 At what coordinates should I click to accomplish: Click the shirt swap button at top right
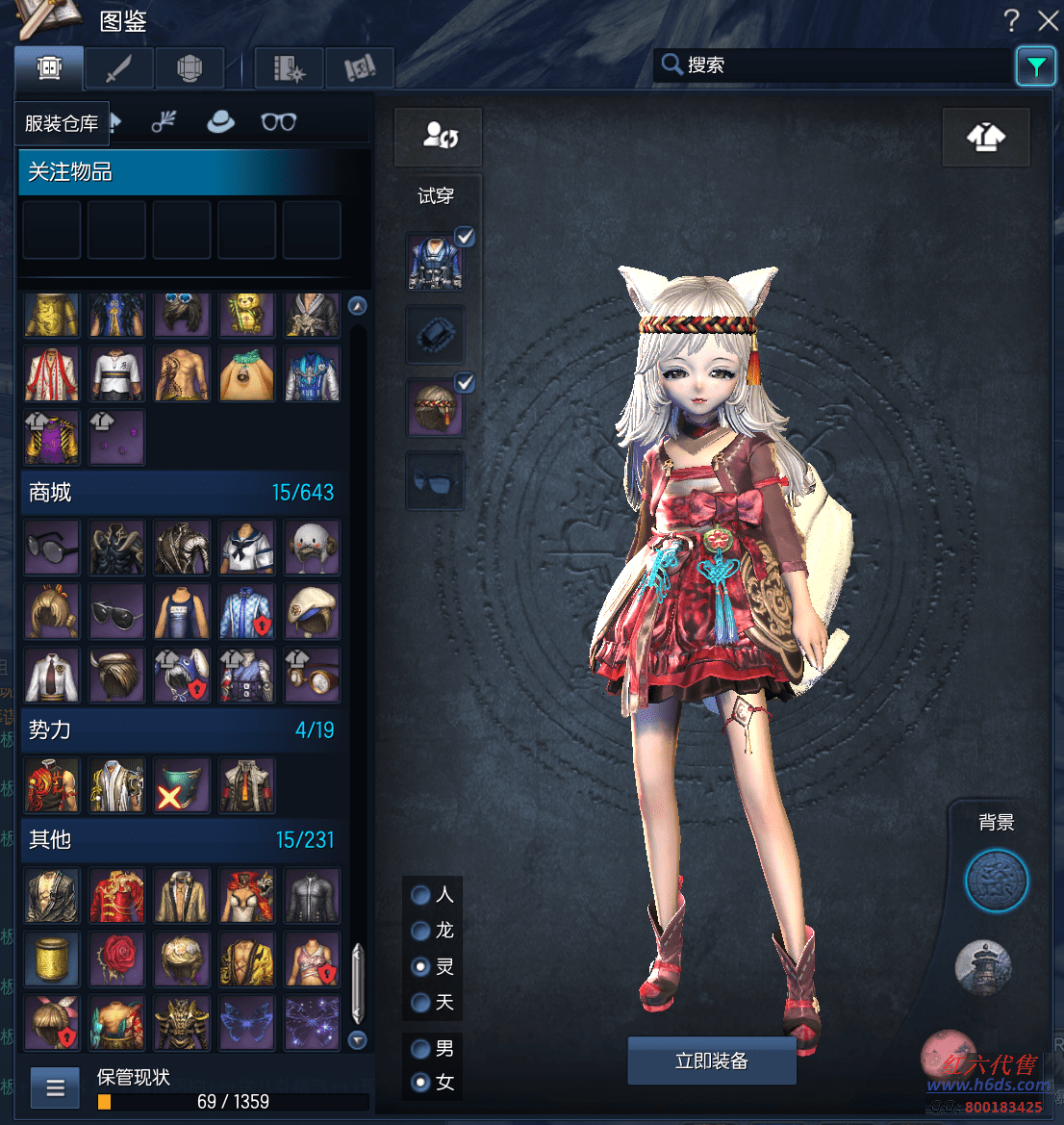coord(985,138)
